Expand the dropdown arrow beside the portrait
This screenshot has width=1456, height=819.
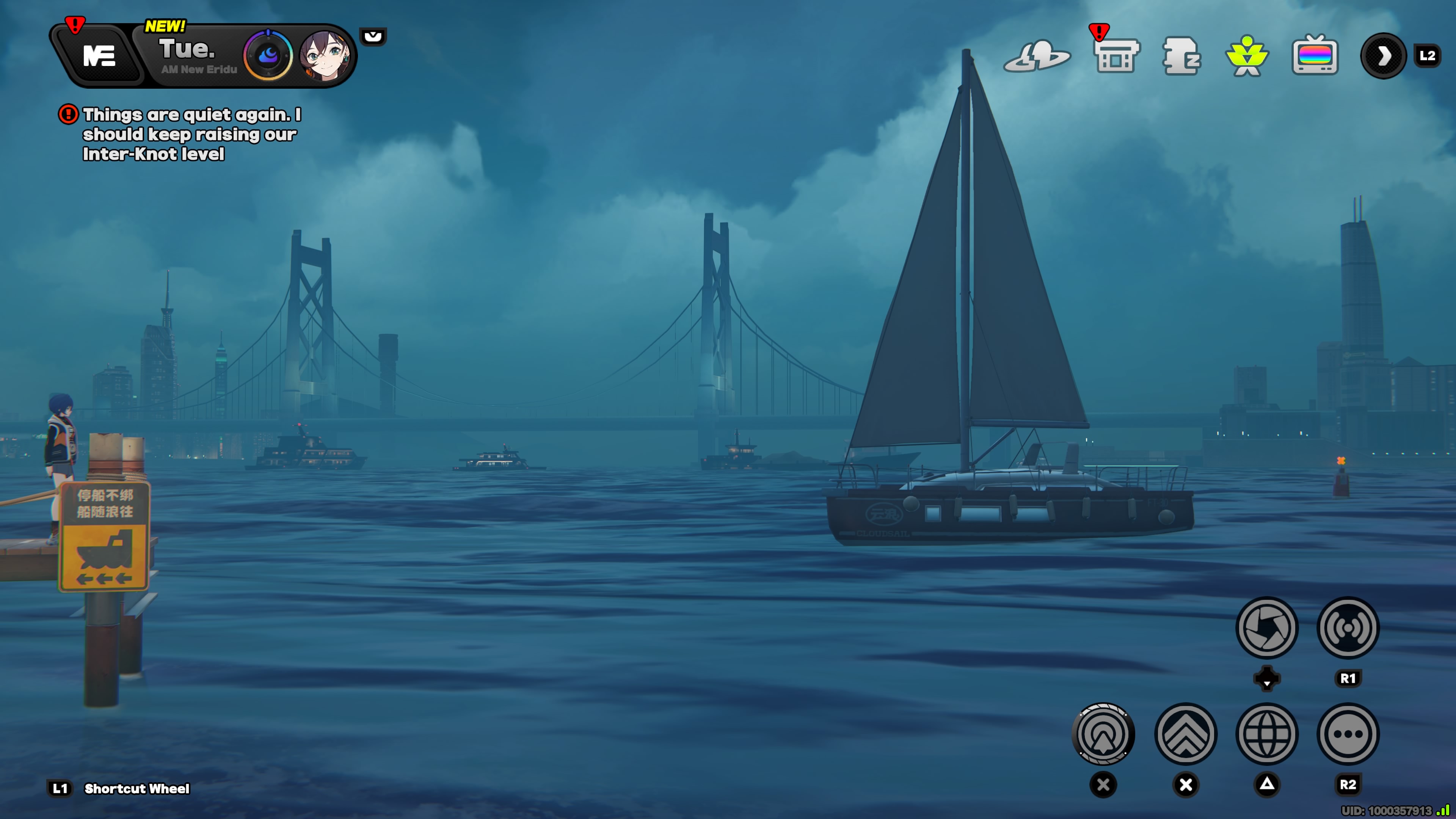[x=373, y=37]
